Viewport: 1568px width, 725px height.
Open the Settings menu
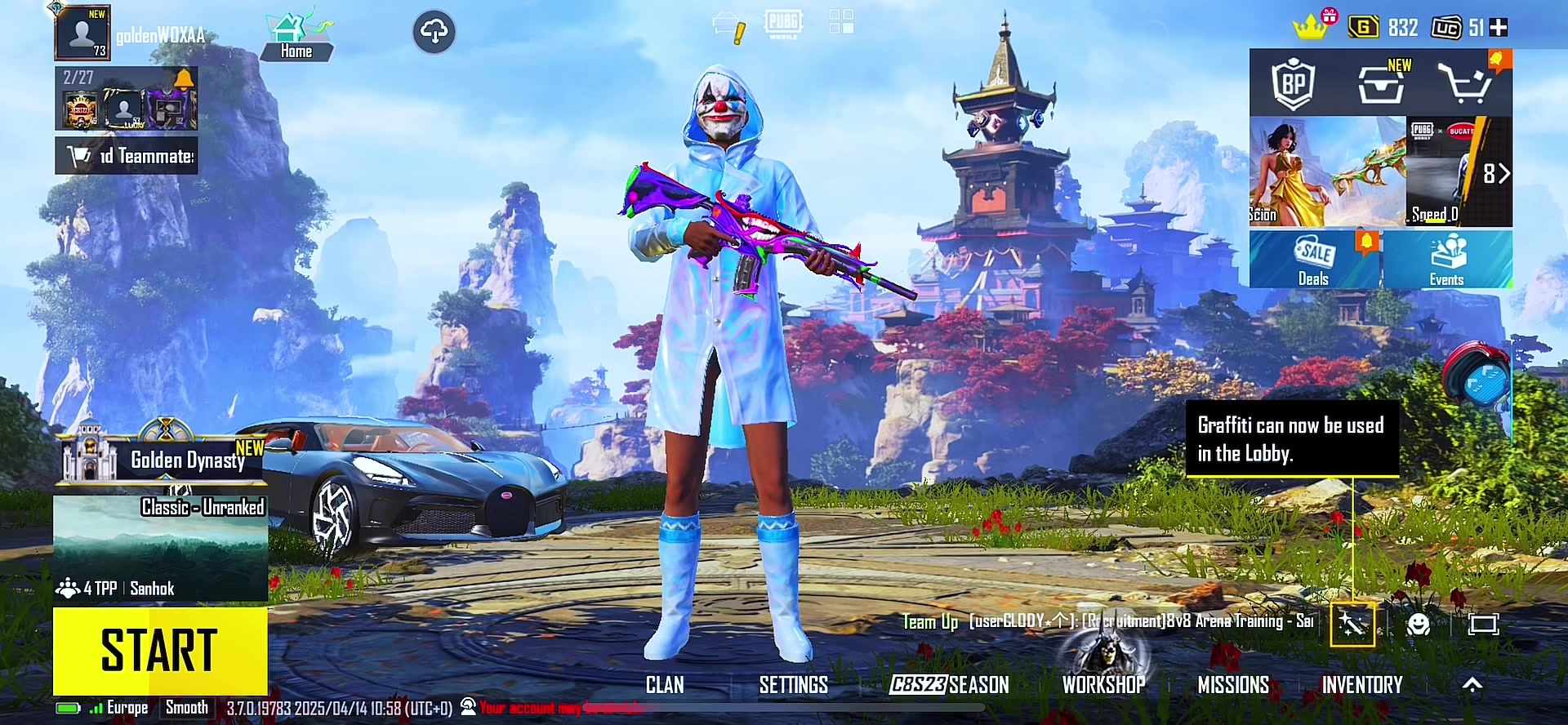[x=793, y=685]
